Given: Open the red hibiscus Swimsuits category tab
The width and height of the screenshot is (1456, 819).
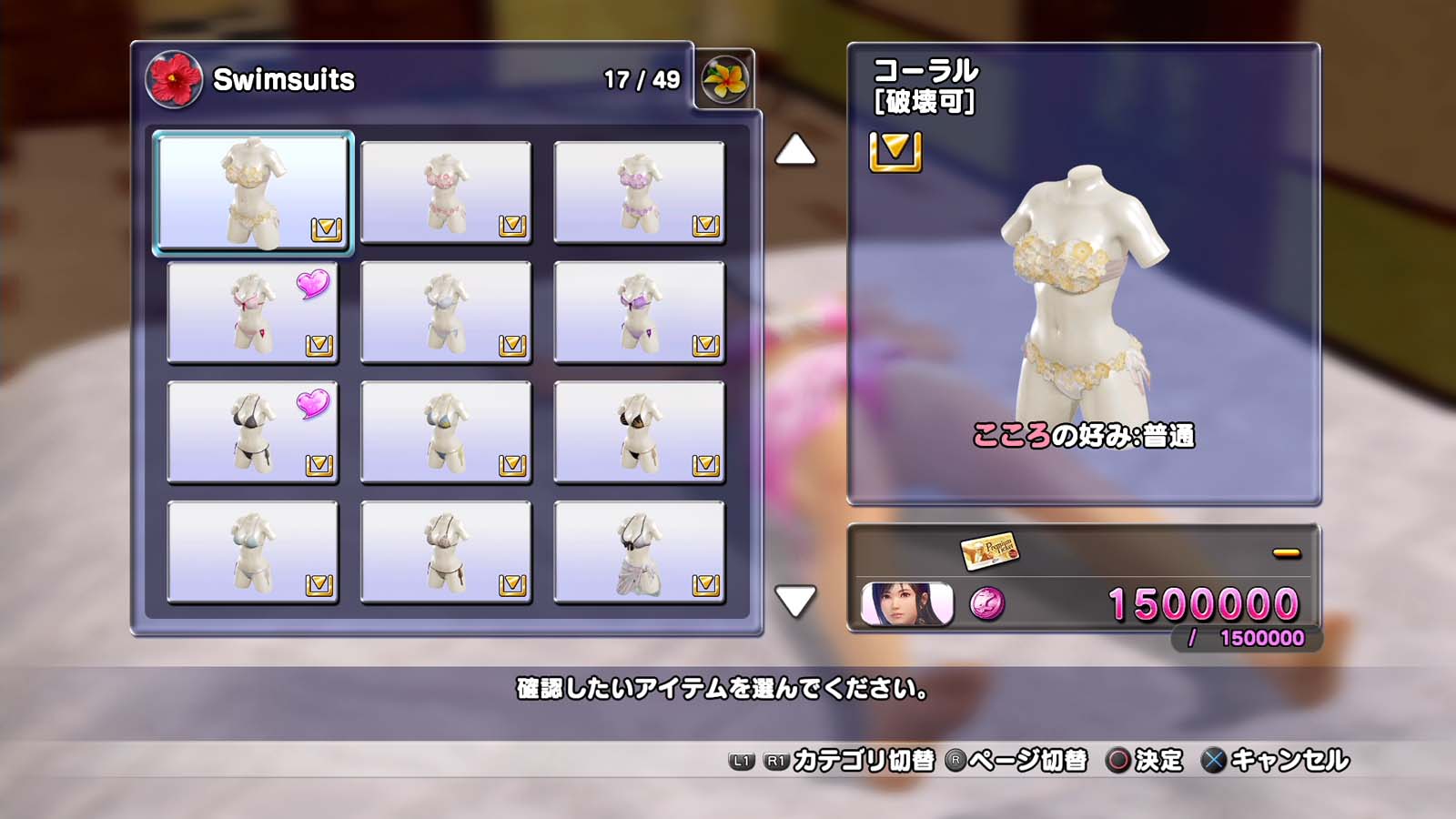Looking at the screenshot, I should click(x=174, y=79).
